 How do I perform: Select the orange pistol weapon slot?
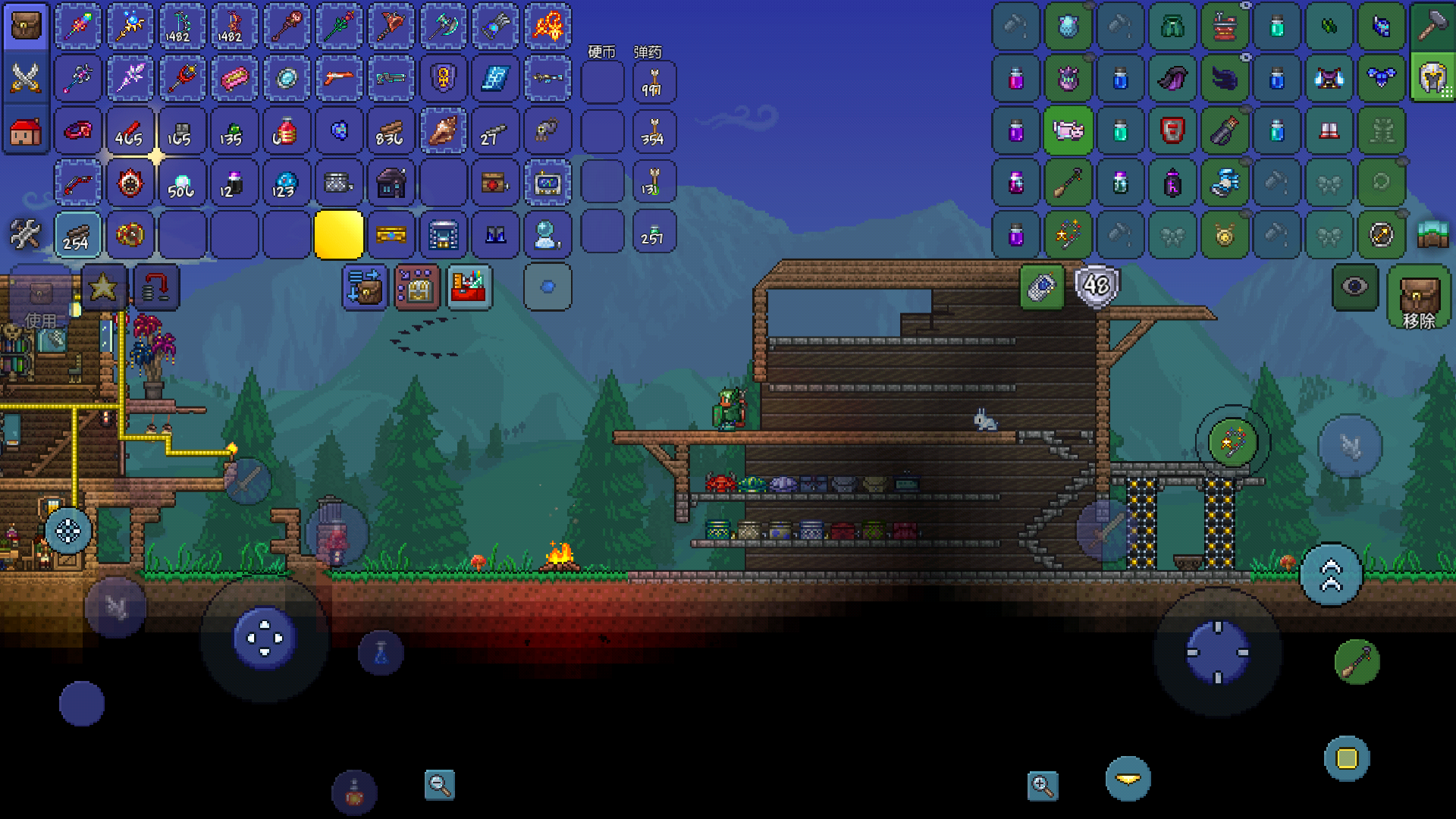338,78
